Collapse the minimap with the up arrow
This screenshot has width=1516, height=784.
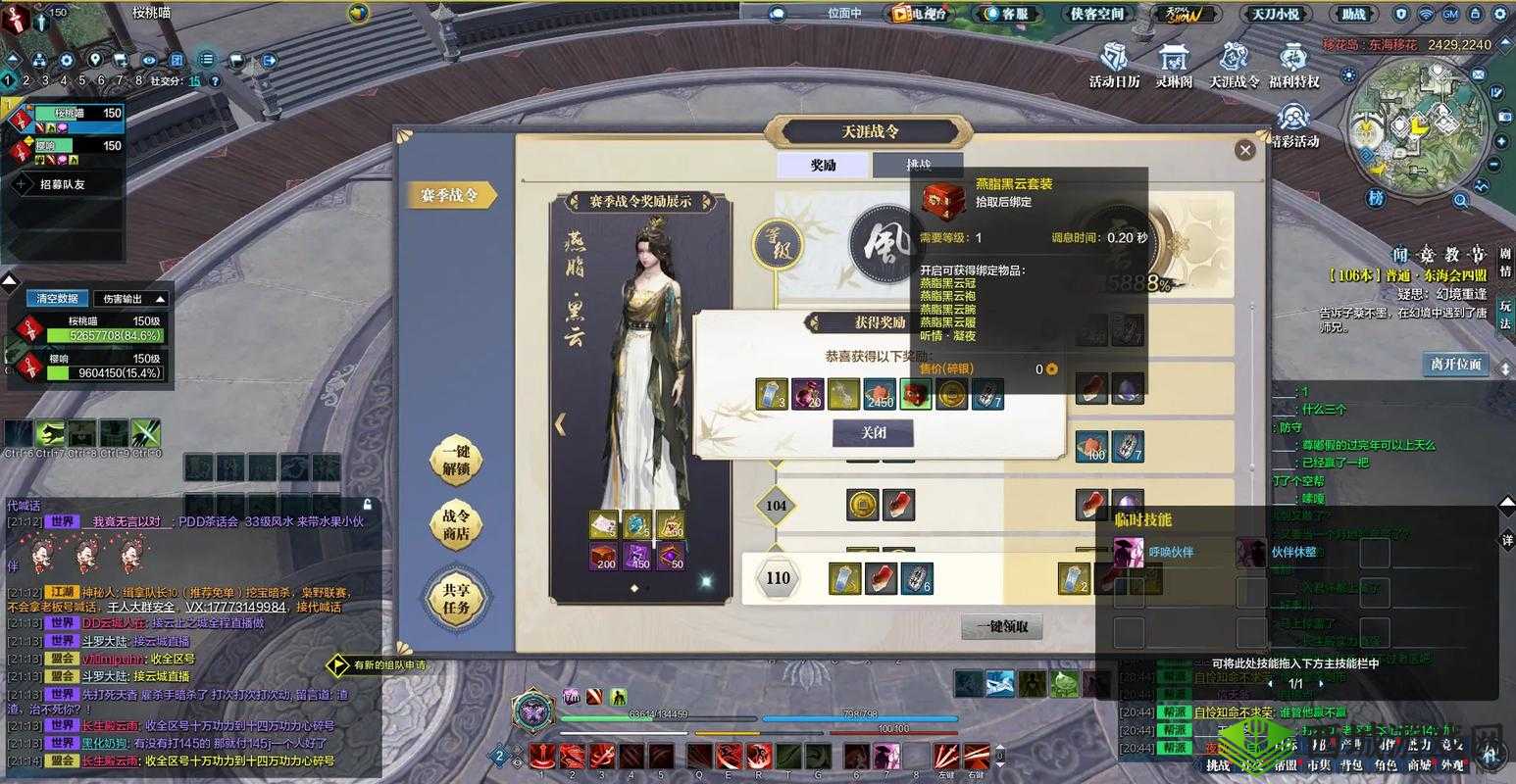click(1505, 43)
